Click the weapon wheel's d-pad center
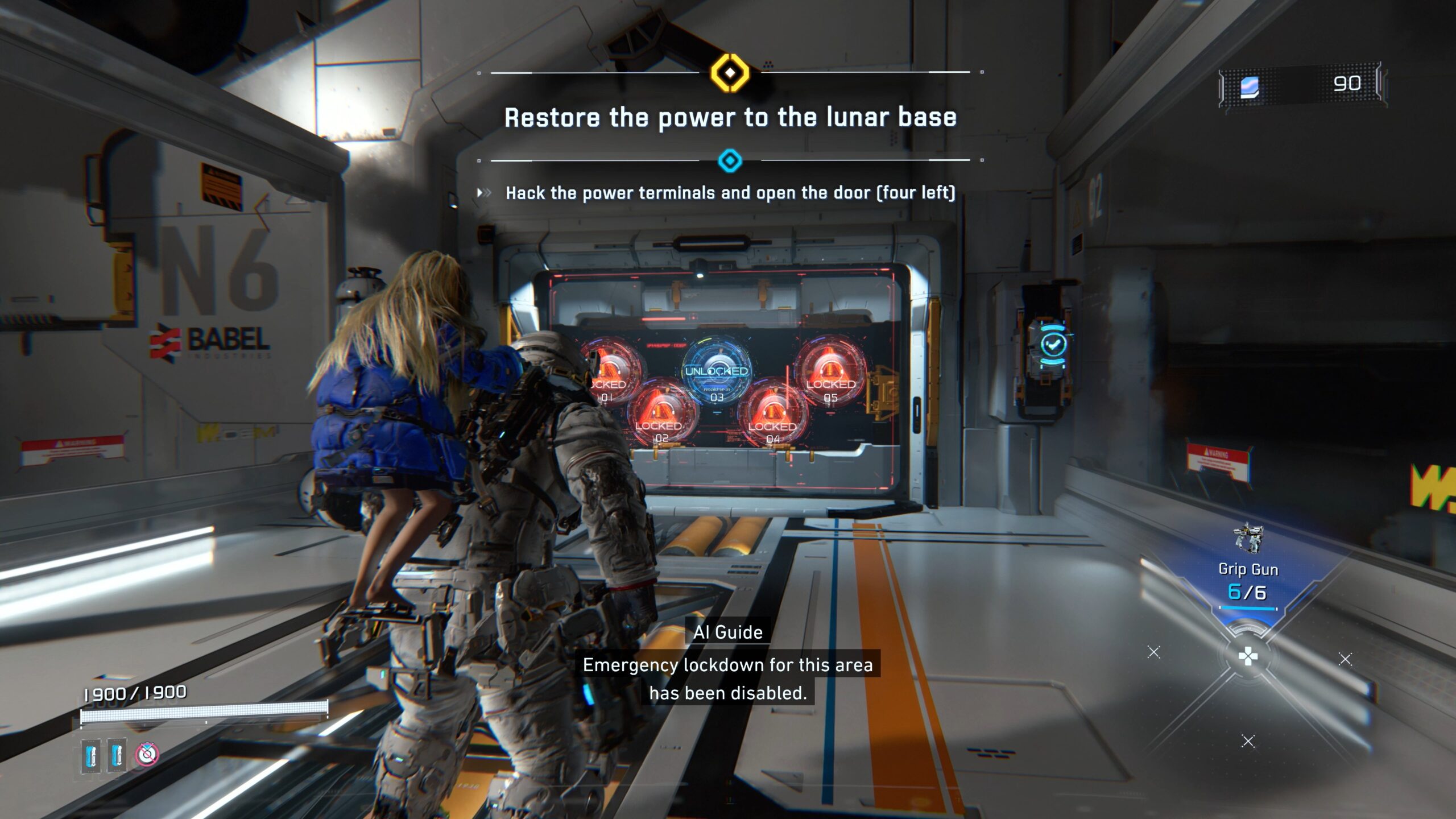 (x=1248, y=656)
